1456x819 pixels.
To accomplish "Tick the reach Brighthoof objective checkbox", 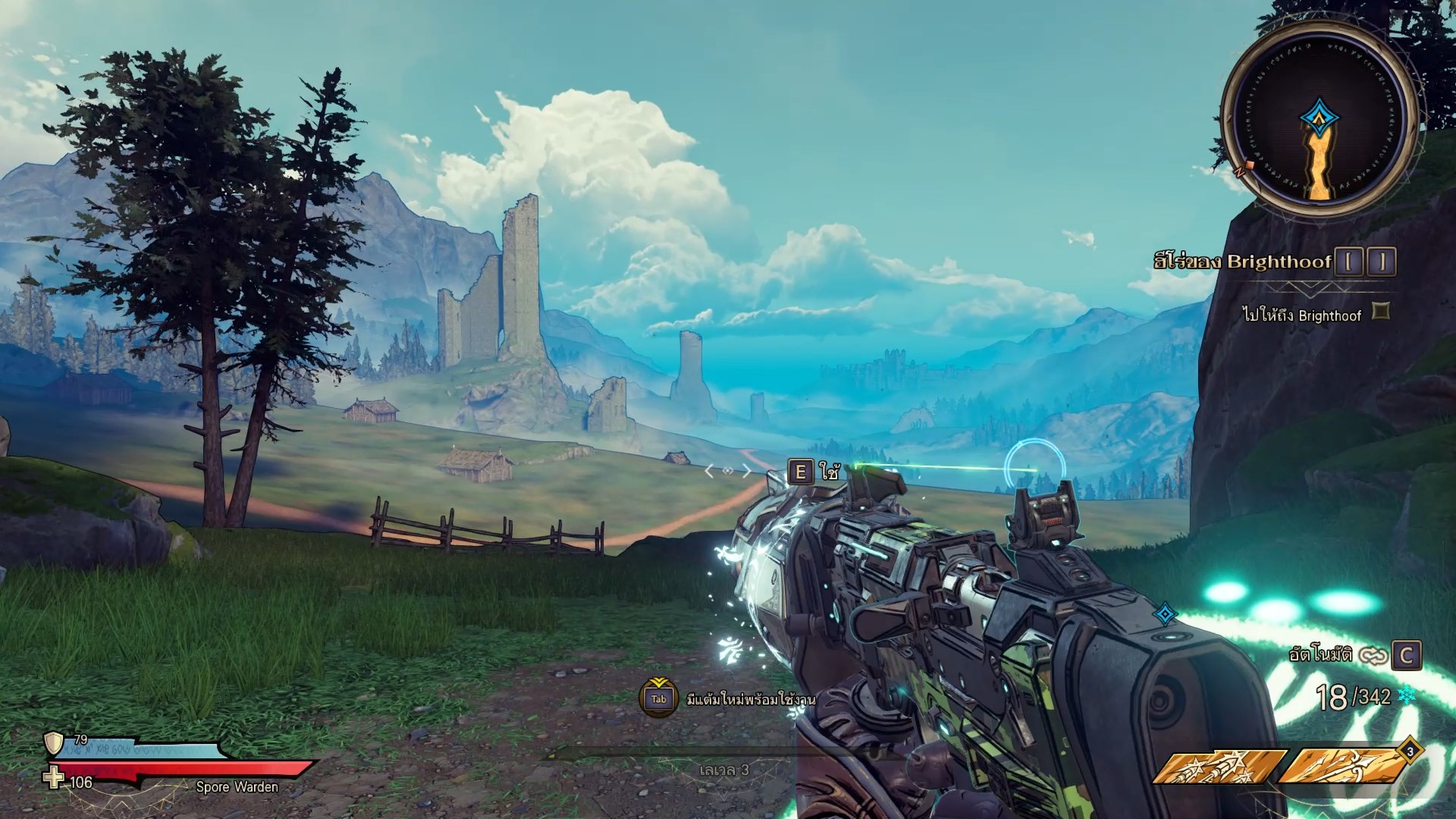I will click(x=1382, y=311).
